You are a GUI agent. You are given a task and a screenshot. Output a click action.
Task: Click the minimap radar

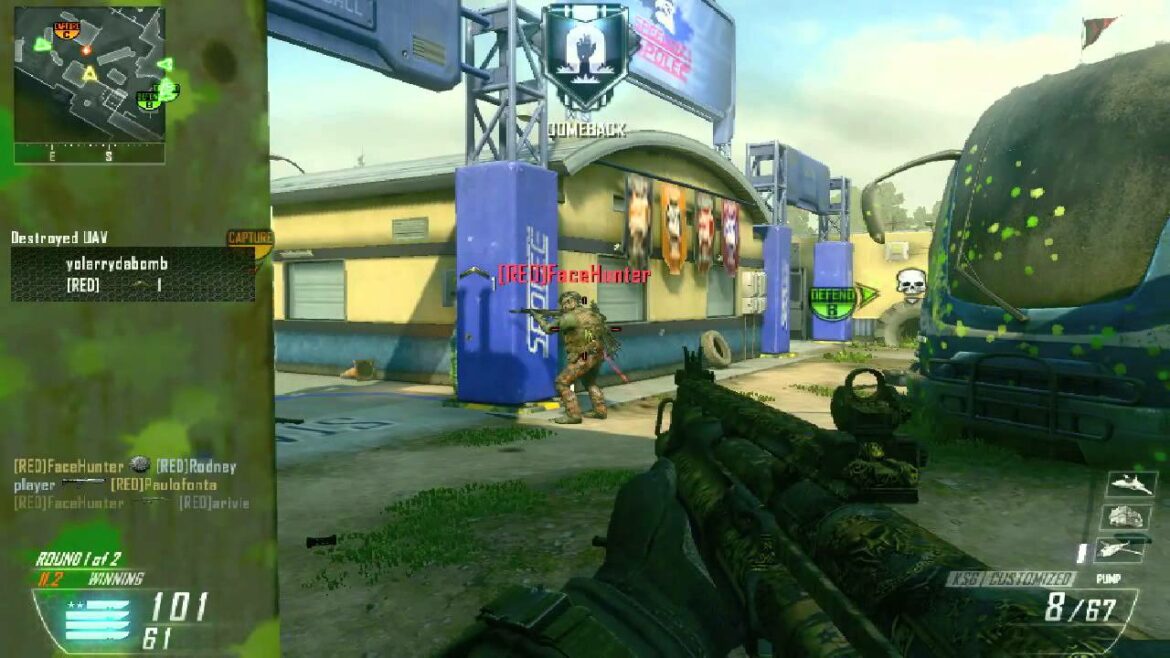[x=89, y=73]
